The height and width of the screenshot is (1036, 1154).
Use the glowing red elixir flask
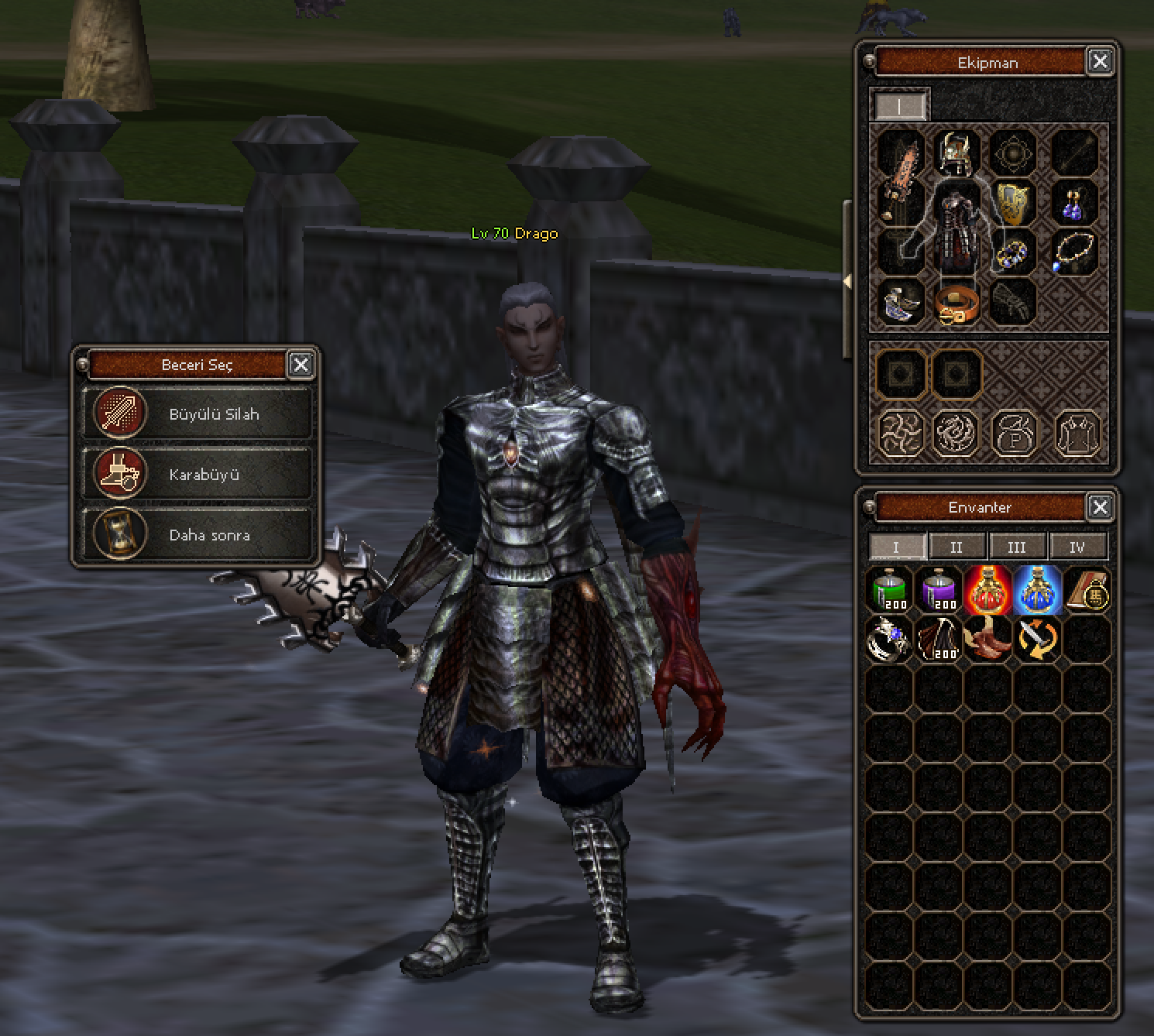coord(987,590)
